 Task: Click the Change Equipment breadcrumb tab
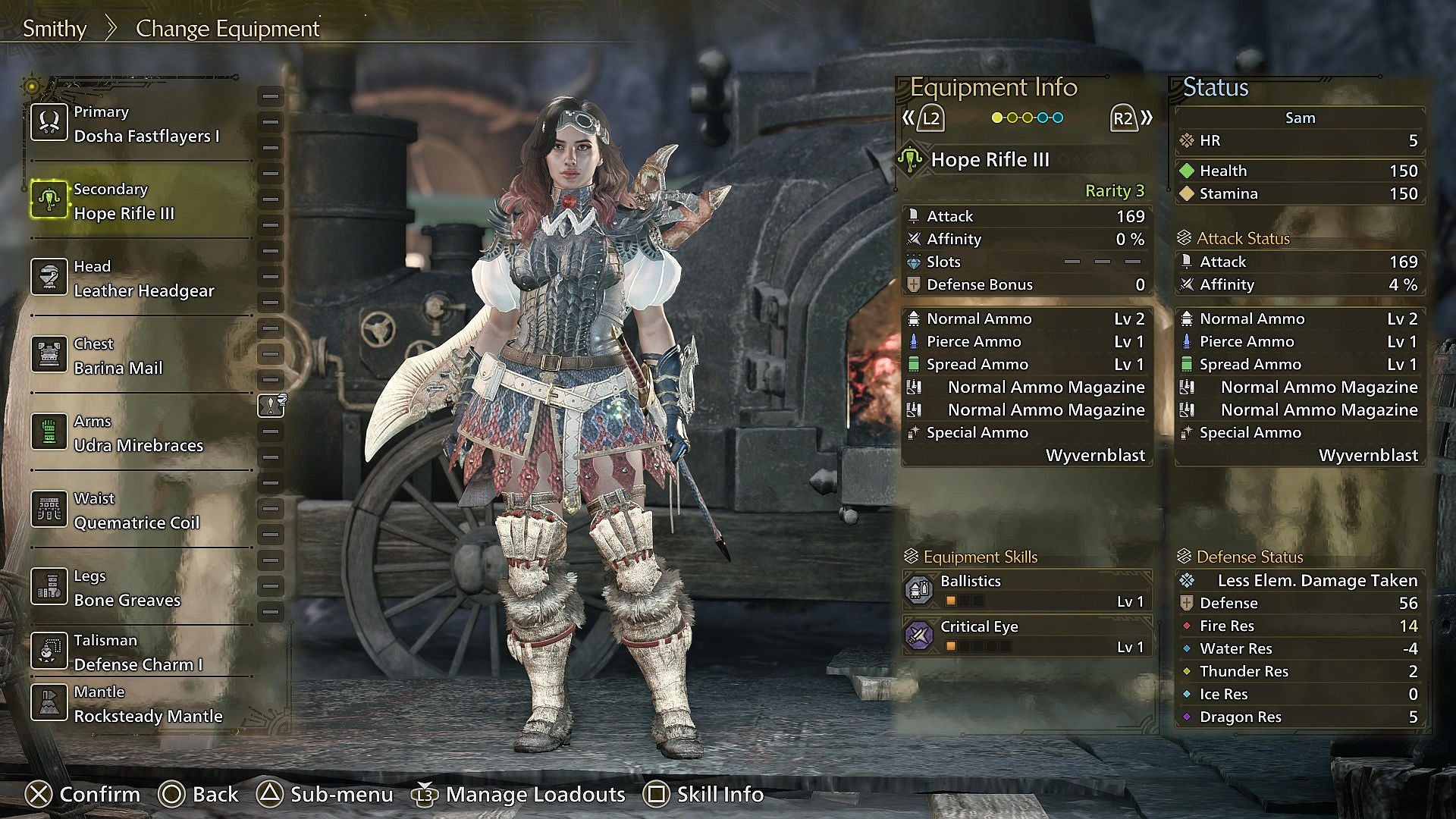click(227, 28)
